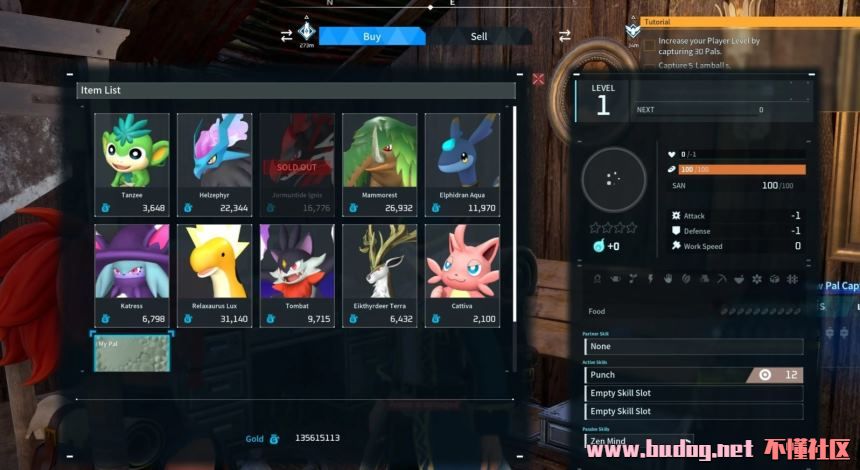The image size is (860, 470).
Task: Switch to the Sell tab
Action: 479,37
